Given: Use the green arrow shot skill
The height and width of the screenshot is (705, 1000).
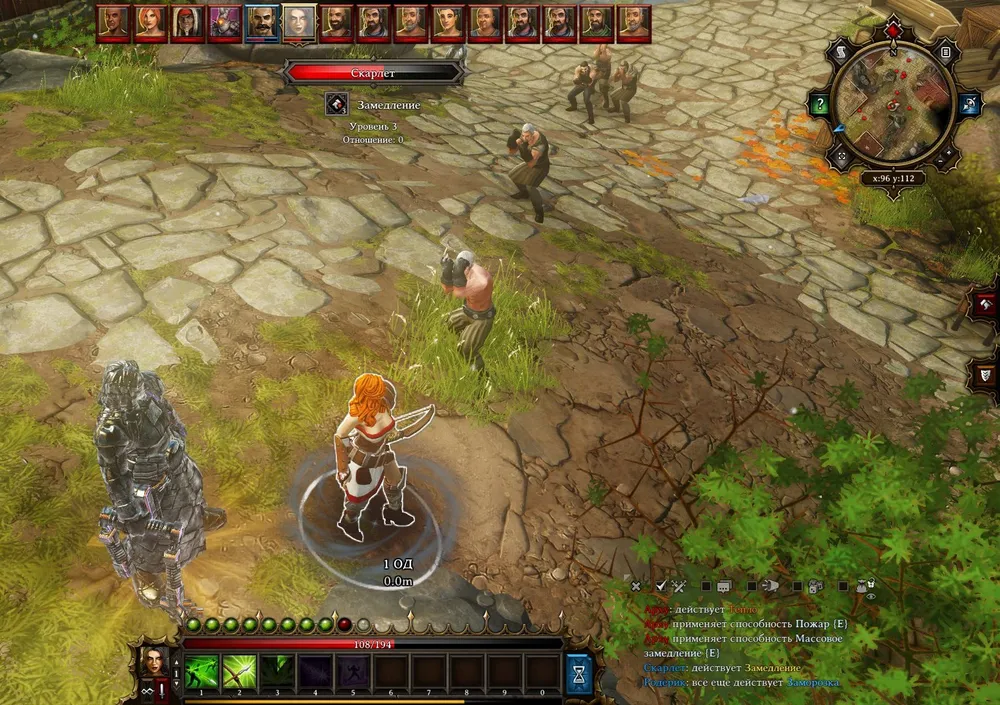Looking at the screenshot, I should coord(240,671).
